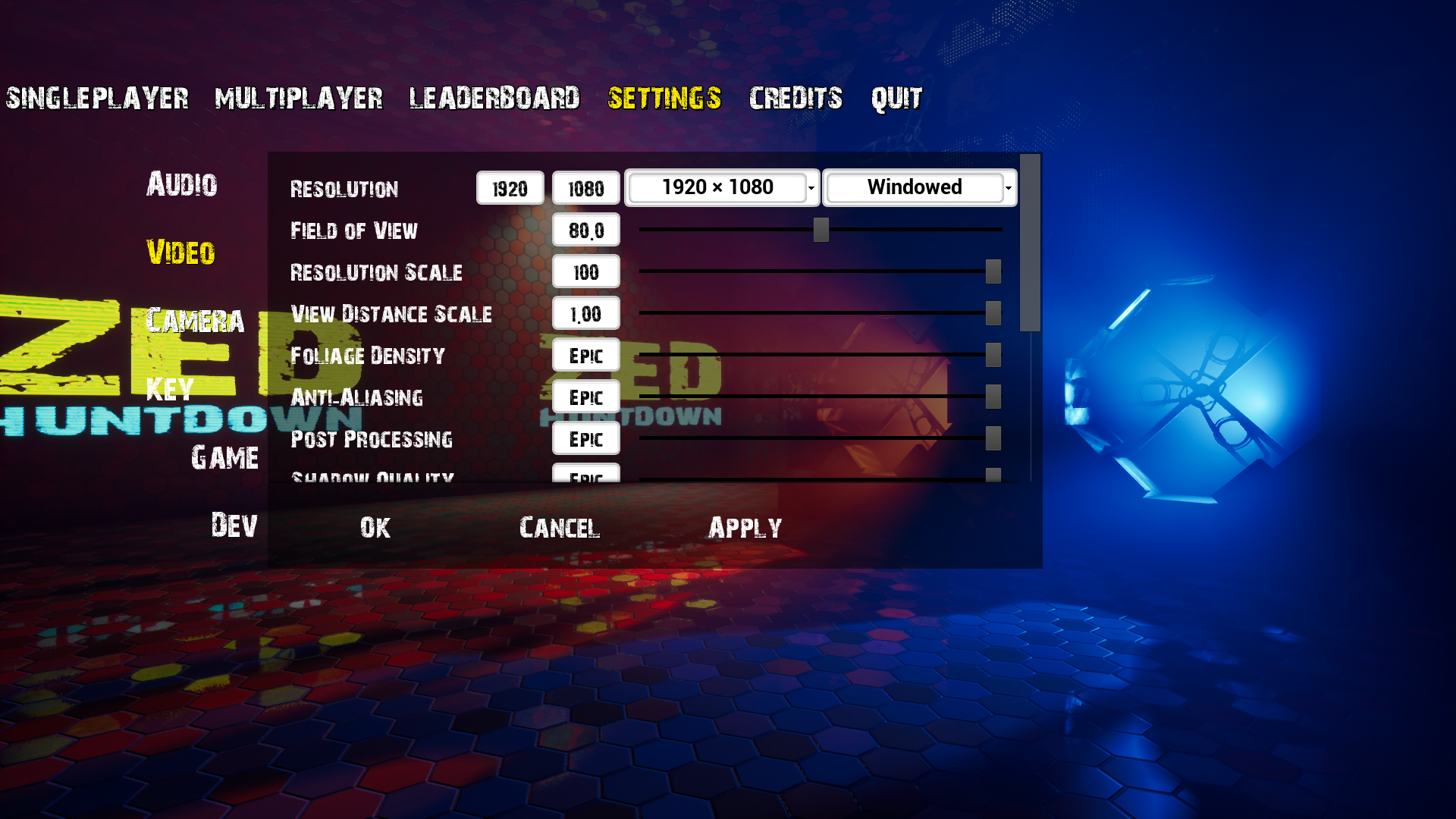The width and height of the screenshot is (1456, 819).
Task: Select the Camera settings tab
Action: pos(195,321)
